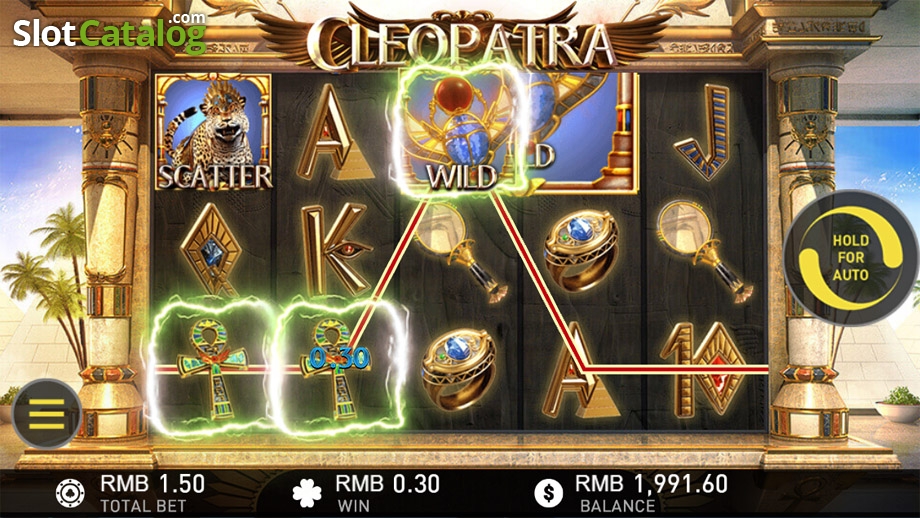Screen dimensions: 920x518
Task: Spin the reels with the Hold for Auto button
Action: coord(849,258)
